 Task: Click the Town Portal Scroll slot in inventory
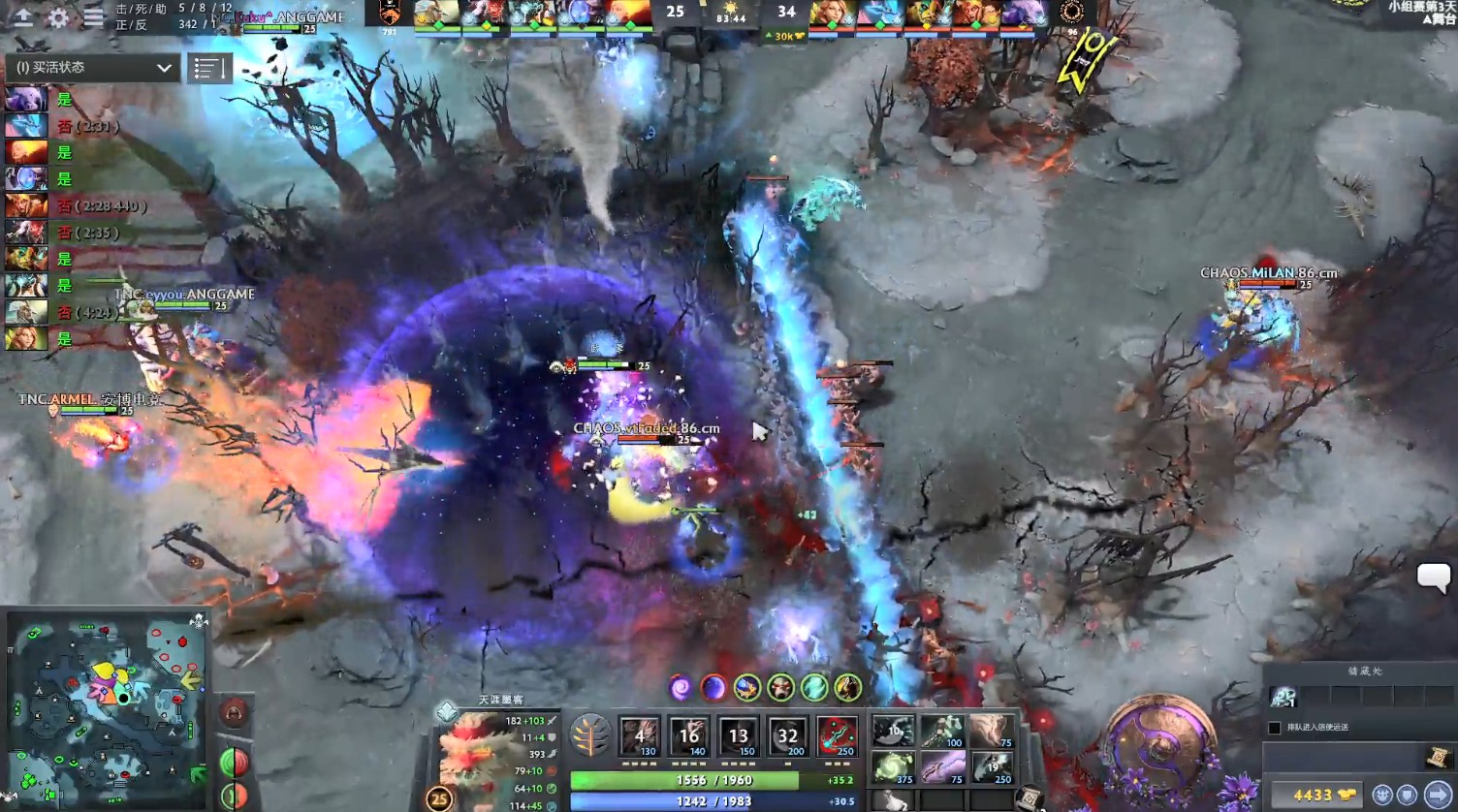click(x=1030, y=797)
